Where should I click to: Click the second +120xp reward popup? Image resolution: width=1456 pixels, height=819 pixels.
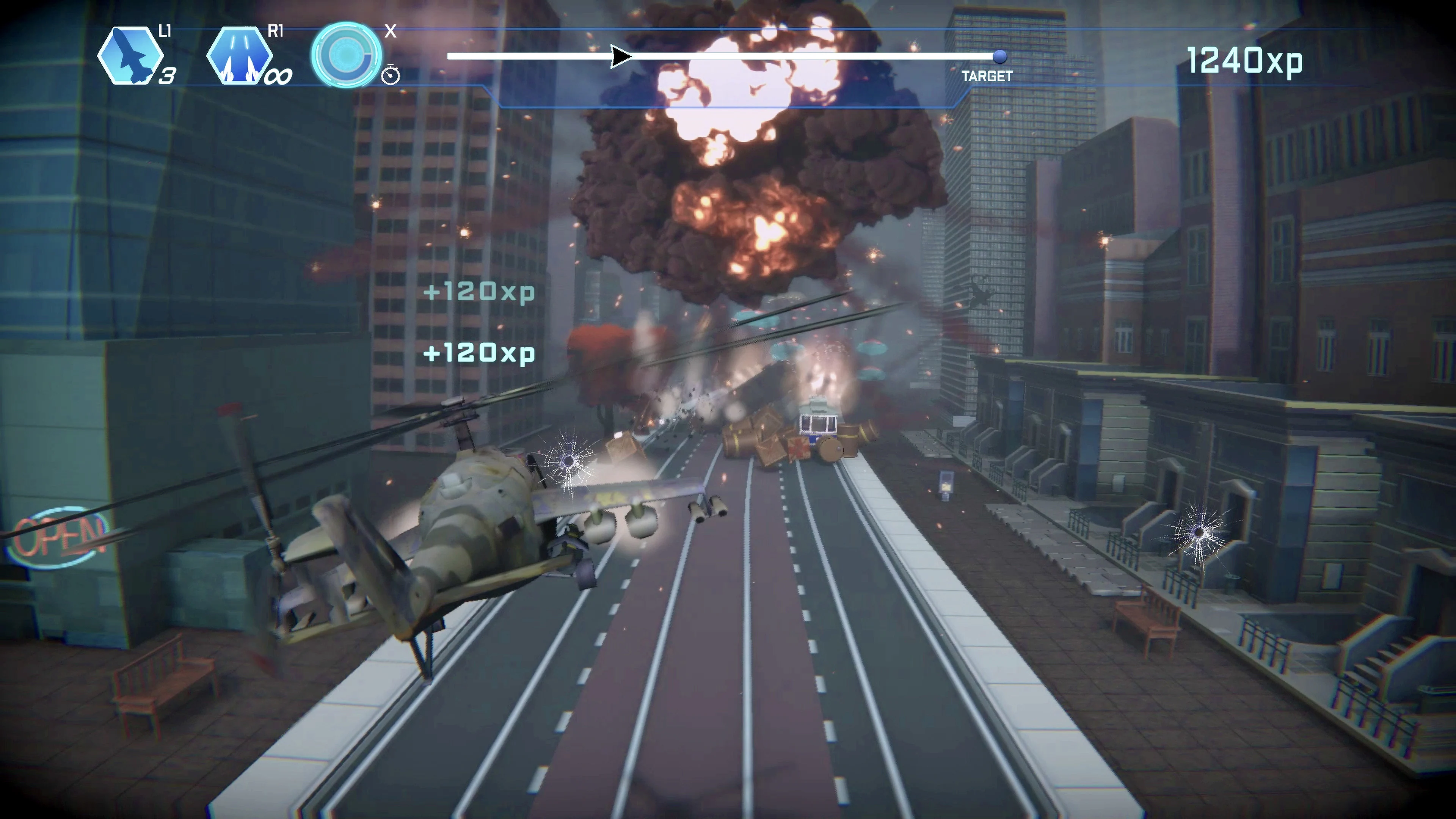coord(478,352)
